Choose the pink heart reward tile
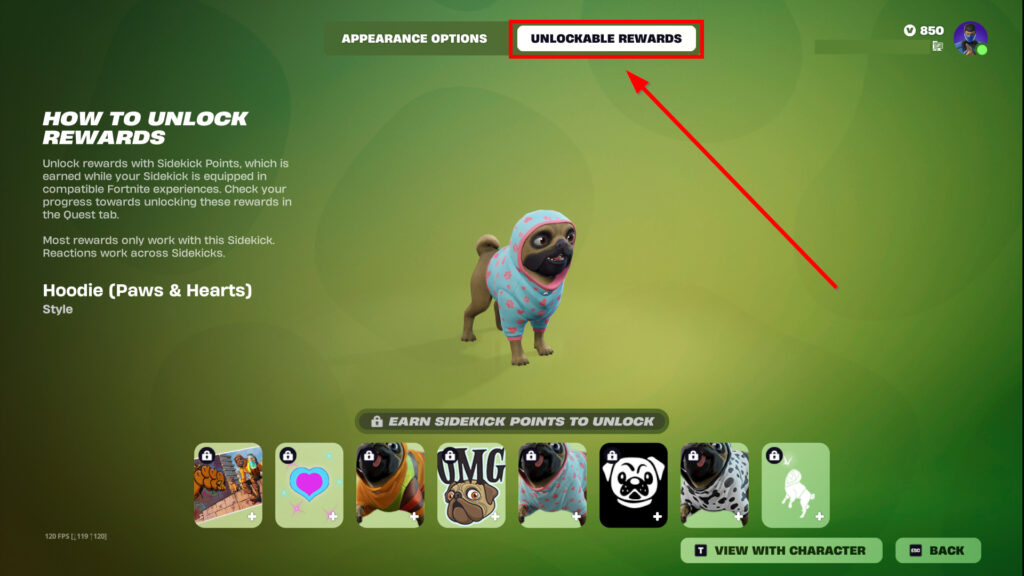 309,485
